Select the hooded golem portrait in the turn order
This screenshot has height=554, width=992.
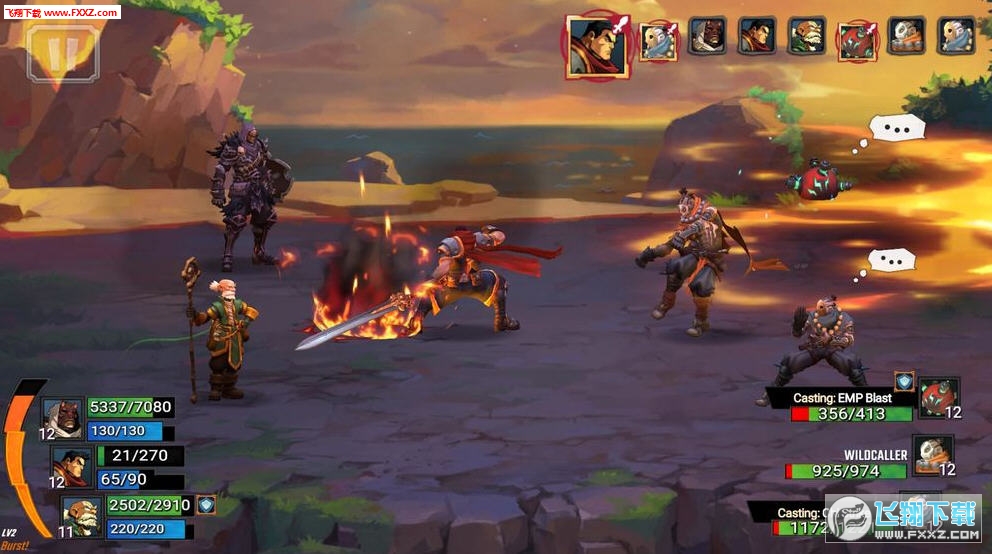click(x=707, y=36)
